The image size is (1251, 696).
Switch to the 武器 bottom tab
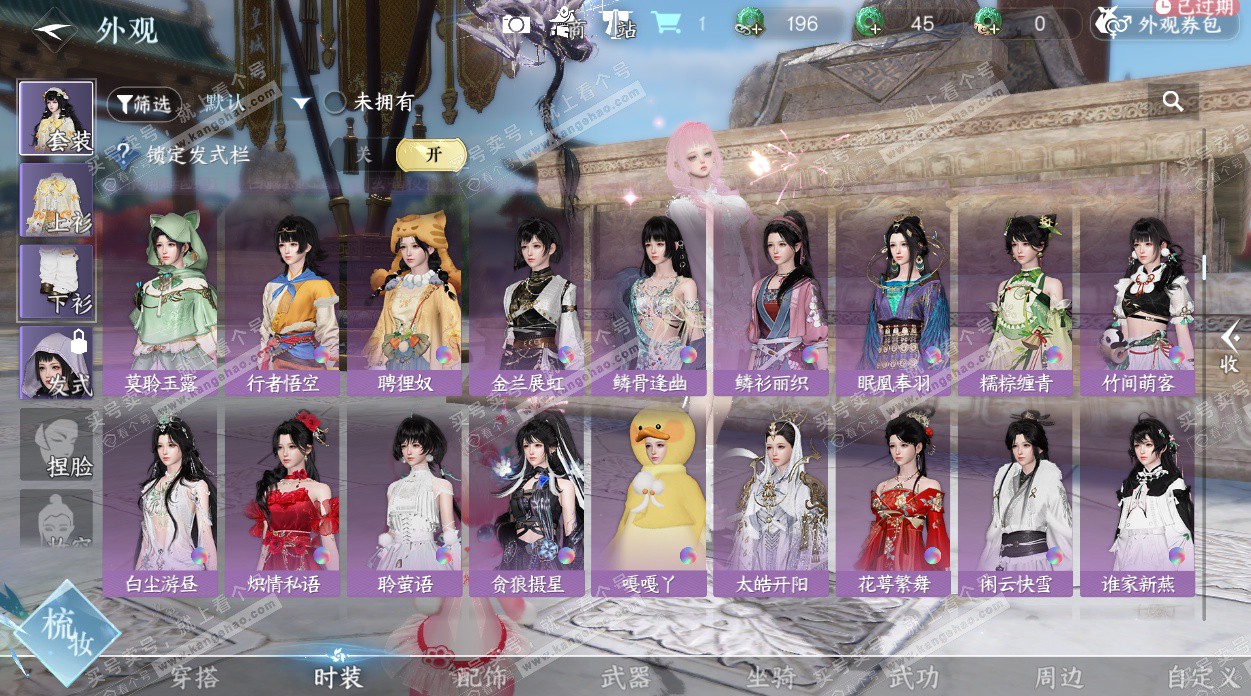[x=626, y=677]
